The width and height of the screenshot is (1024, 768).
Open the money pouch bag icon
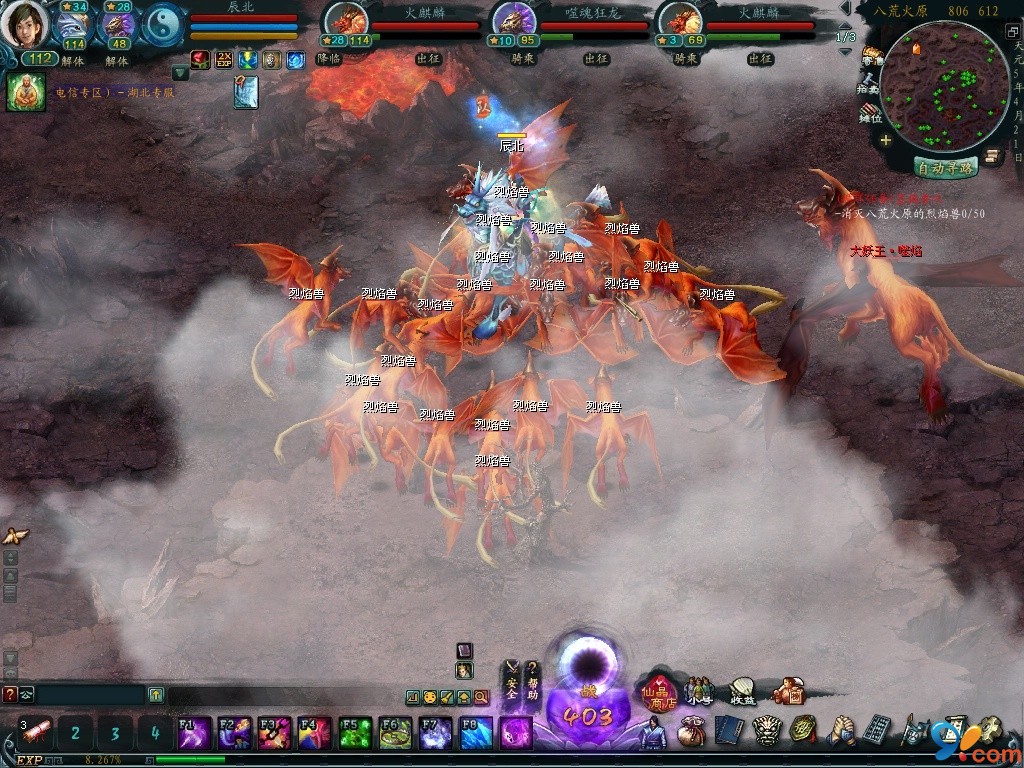pos(691,733)
